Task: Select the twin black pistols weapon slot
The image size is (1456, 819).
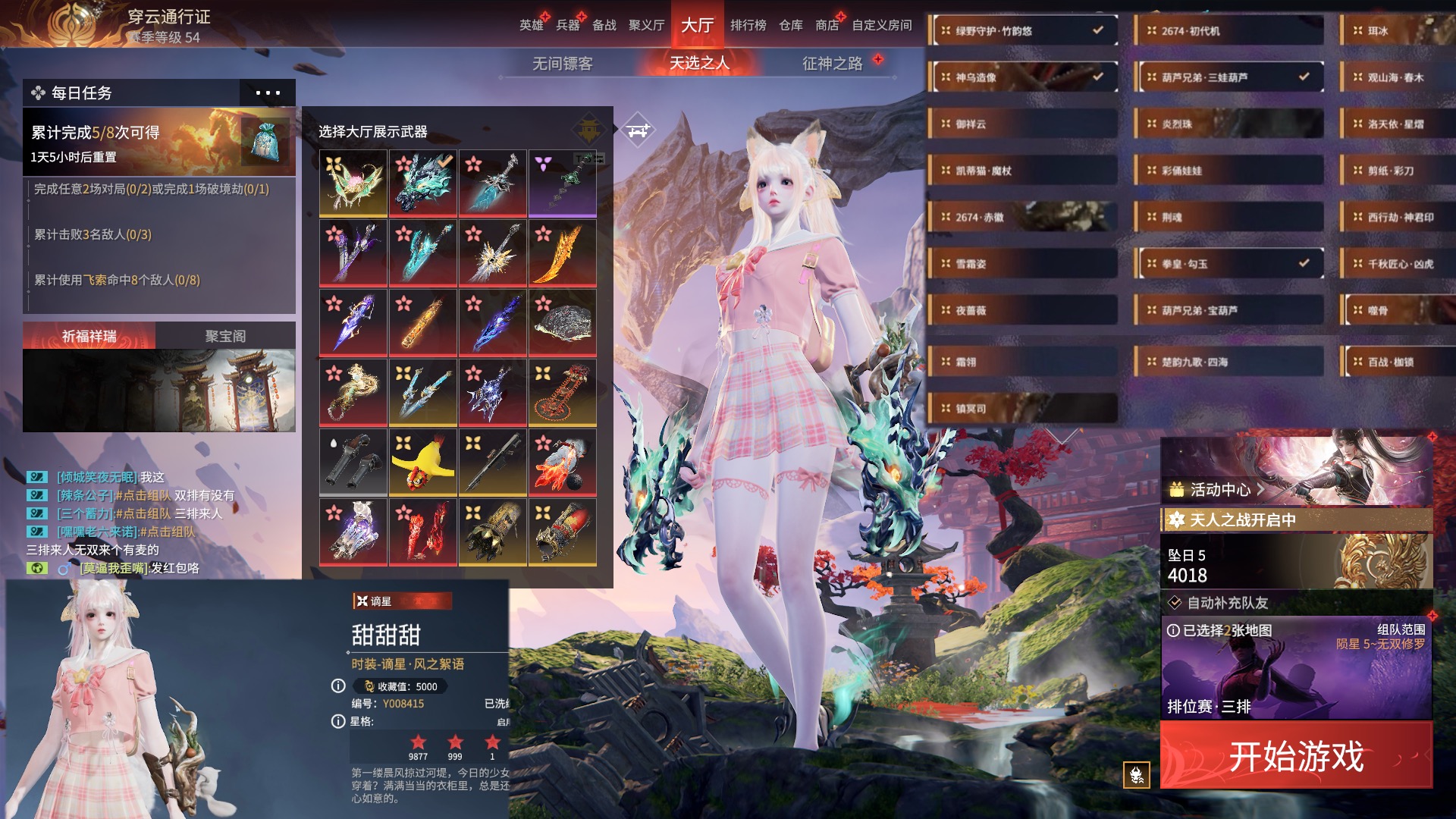Action: tap(353, 462)
